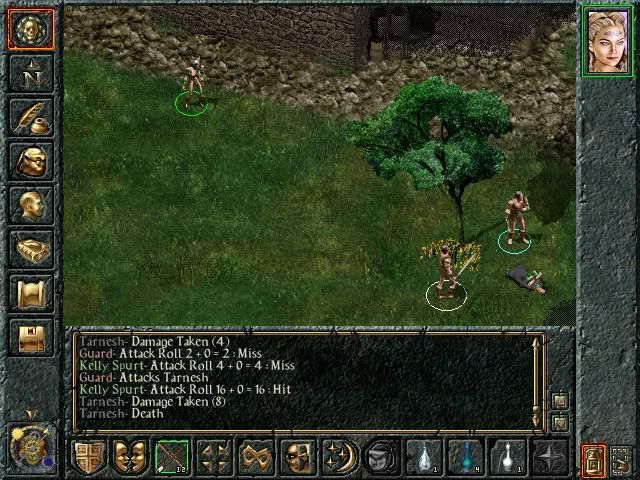Open spellcasting with the moon and stars icon
The image size is (640, 480).
pos(339,458)
